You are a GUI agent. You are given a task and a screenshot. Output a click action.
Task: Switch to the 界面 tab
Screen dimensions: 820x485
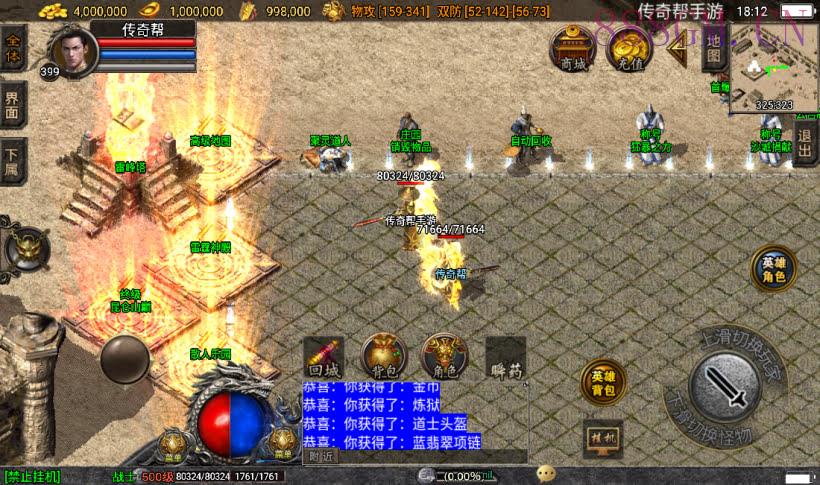point(12,104)
